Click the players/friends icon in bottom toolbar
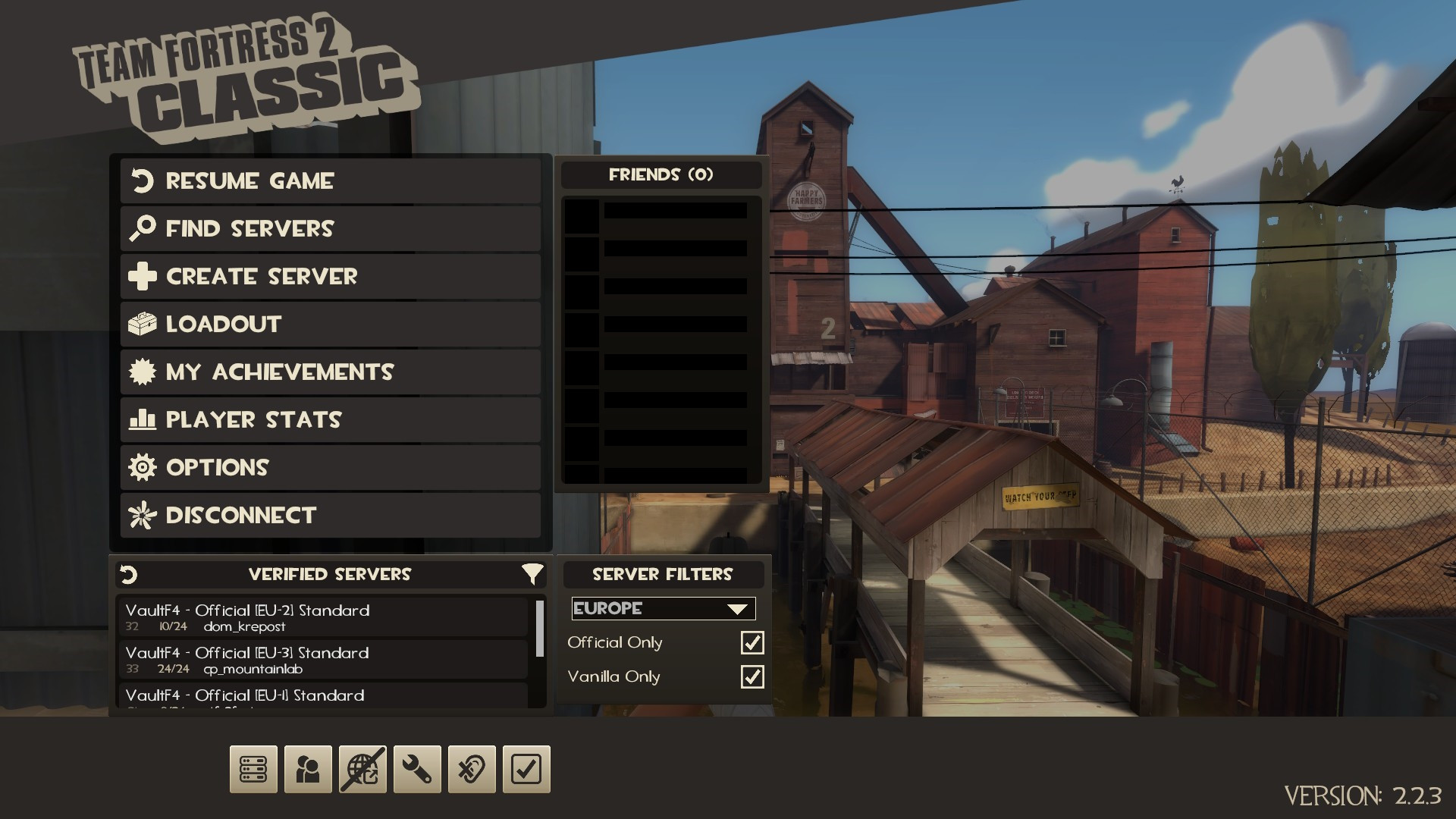Screen dimensions: 1456x819 coord(308,769)
